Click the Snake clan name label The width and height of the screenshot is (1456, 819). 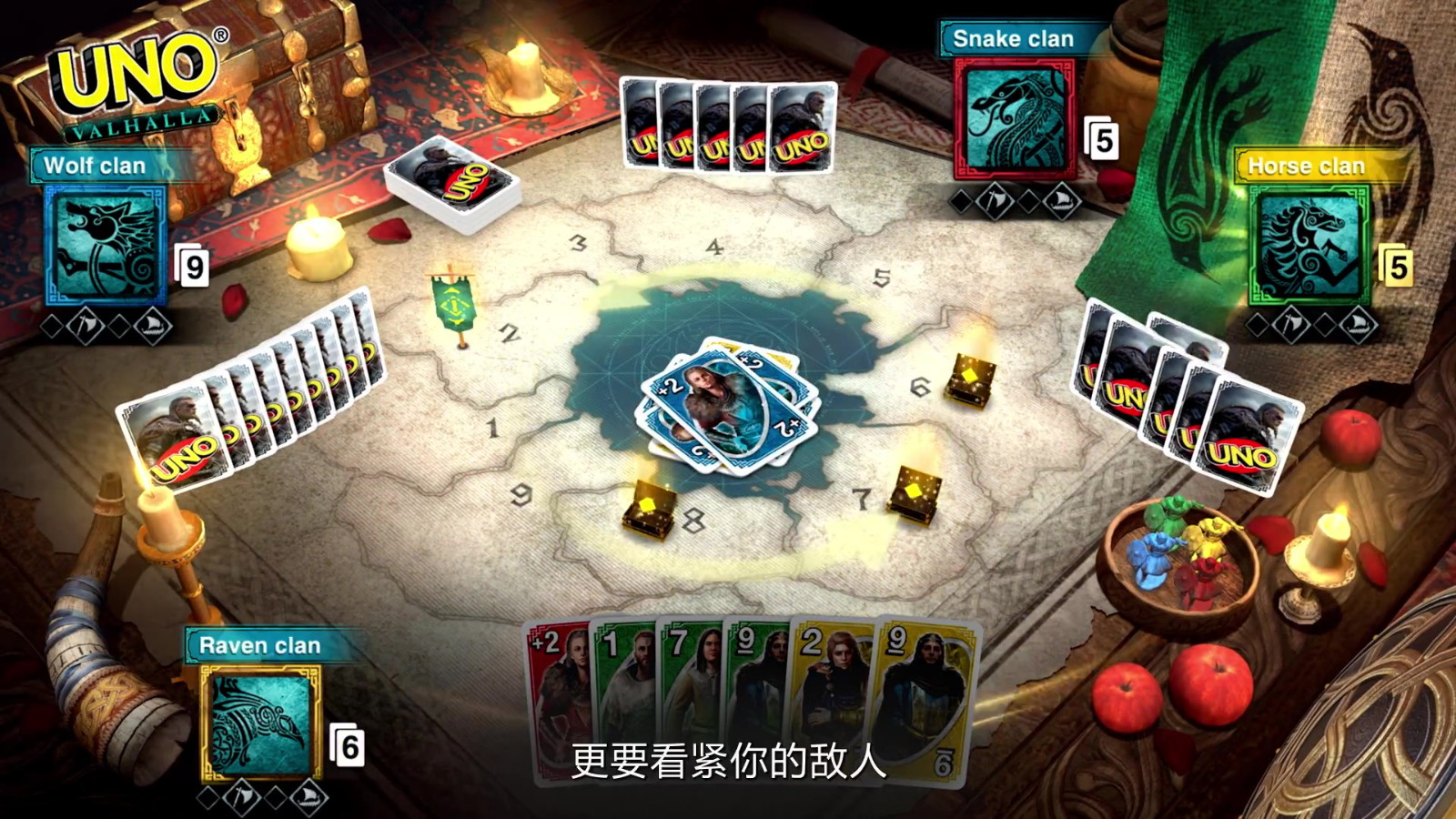pos(1013,39)
